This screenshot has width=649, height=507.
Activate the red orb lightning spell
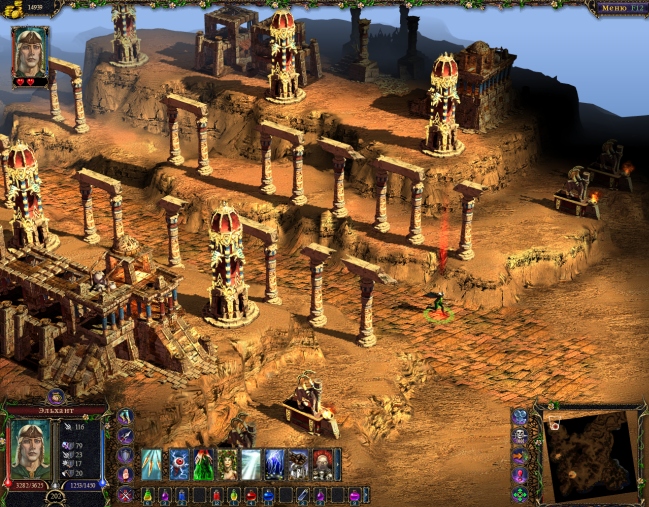click(x=180, y=464)
